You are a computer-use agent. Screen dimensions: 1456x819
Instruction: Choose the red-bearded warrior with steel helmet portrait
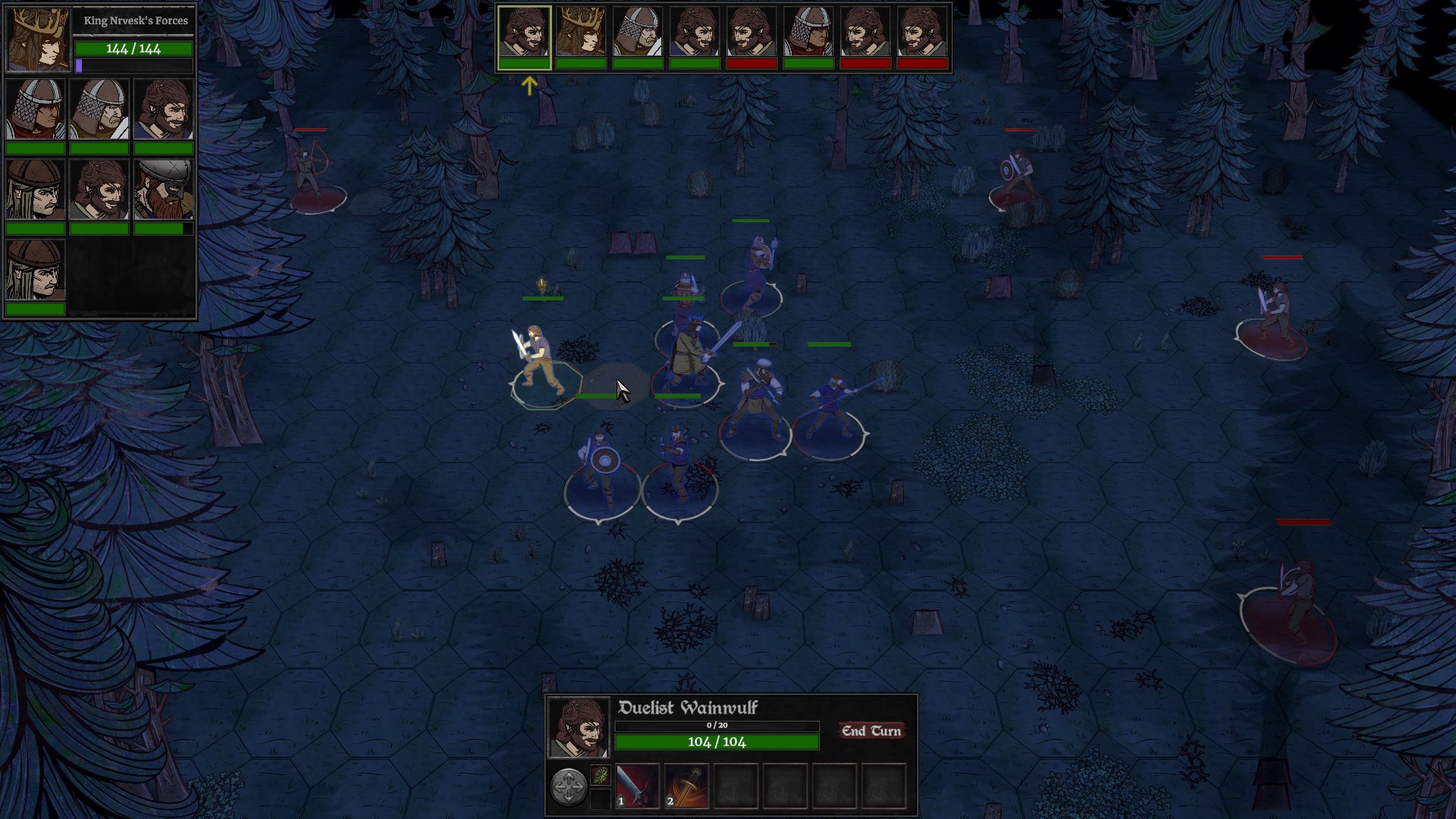[x=163, y=190]
